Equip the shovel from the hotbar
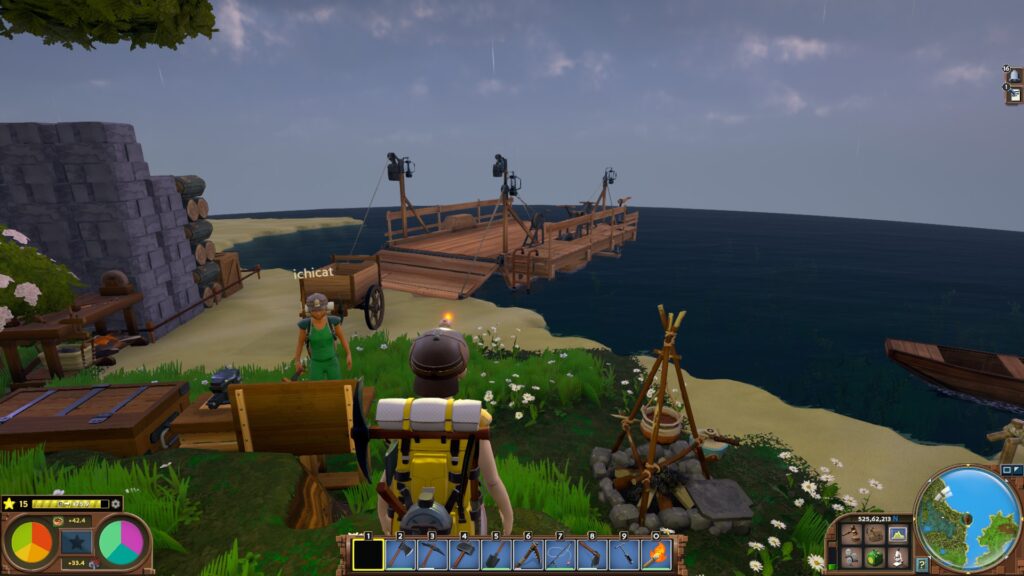This screenshot has width=1024, height=576. coord(497,554)
